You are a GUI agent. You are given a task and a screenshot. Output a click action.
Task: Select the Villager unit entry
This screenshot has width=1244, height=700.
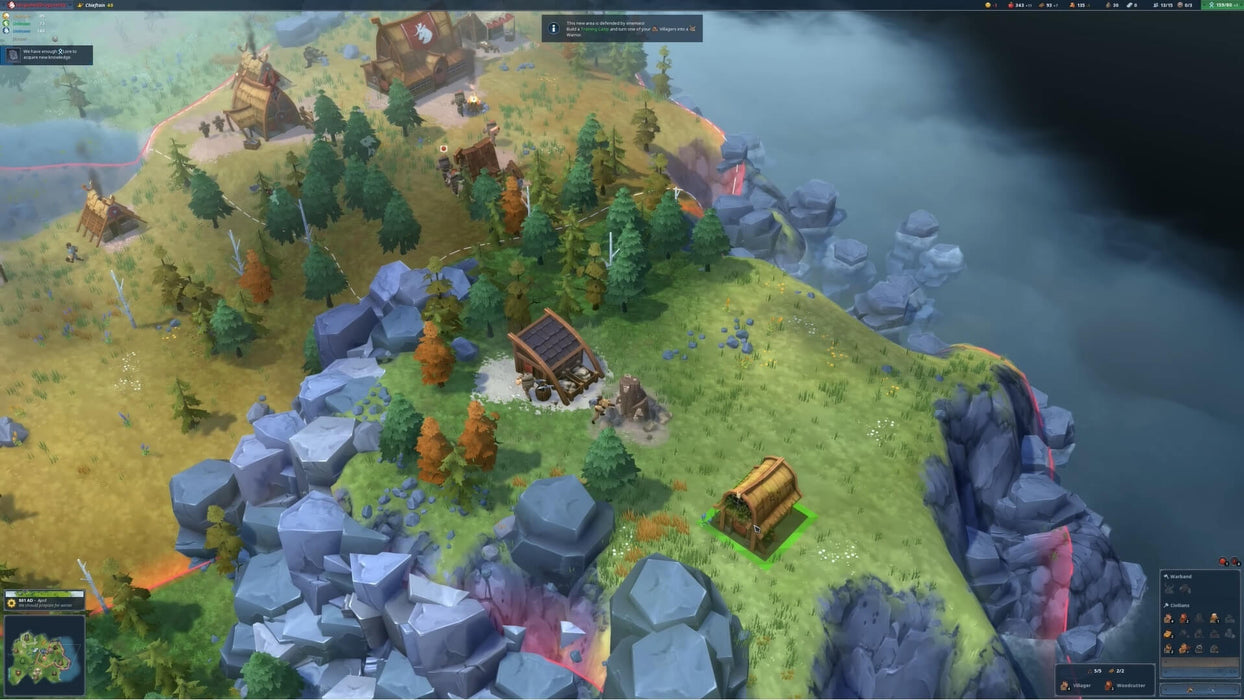point(1082,685)
